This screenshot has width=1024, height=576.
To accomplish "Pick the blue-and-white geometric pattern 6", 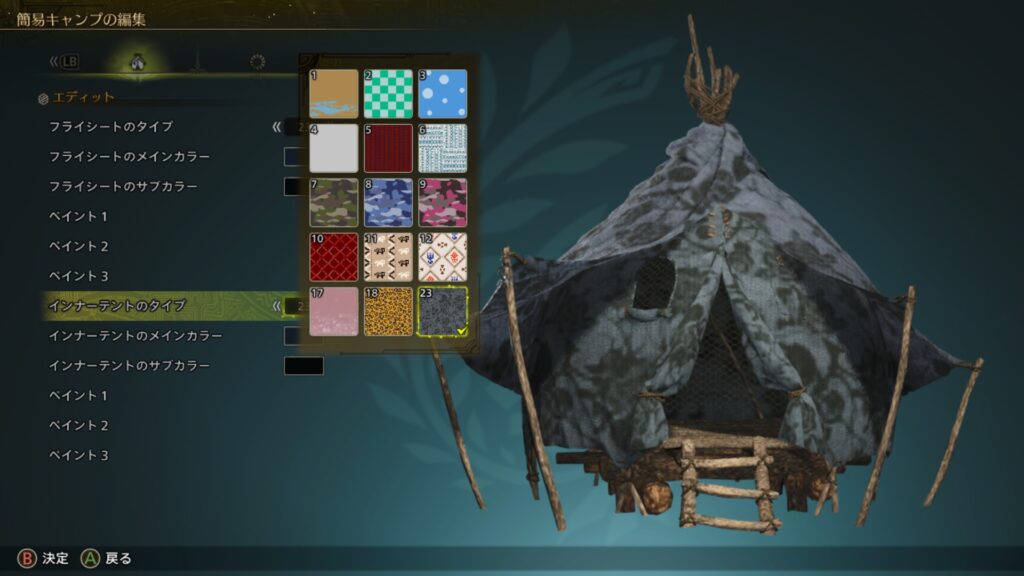I will click(442, 149).
